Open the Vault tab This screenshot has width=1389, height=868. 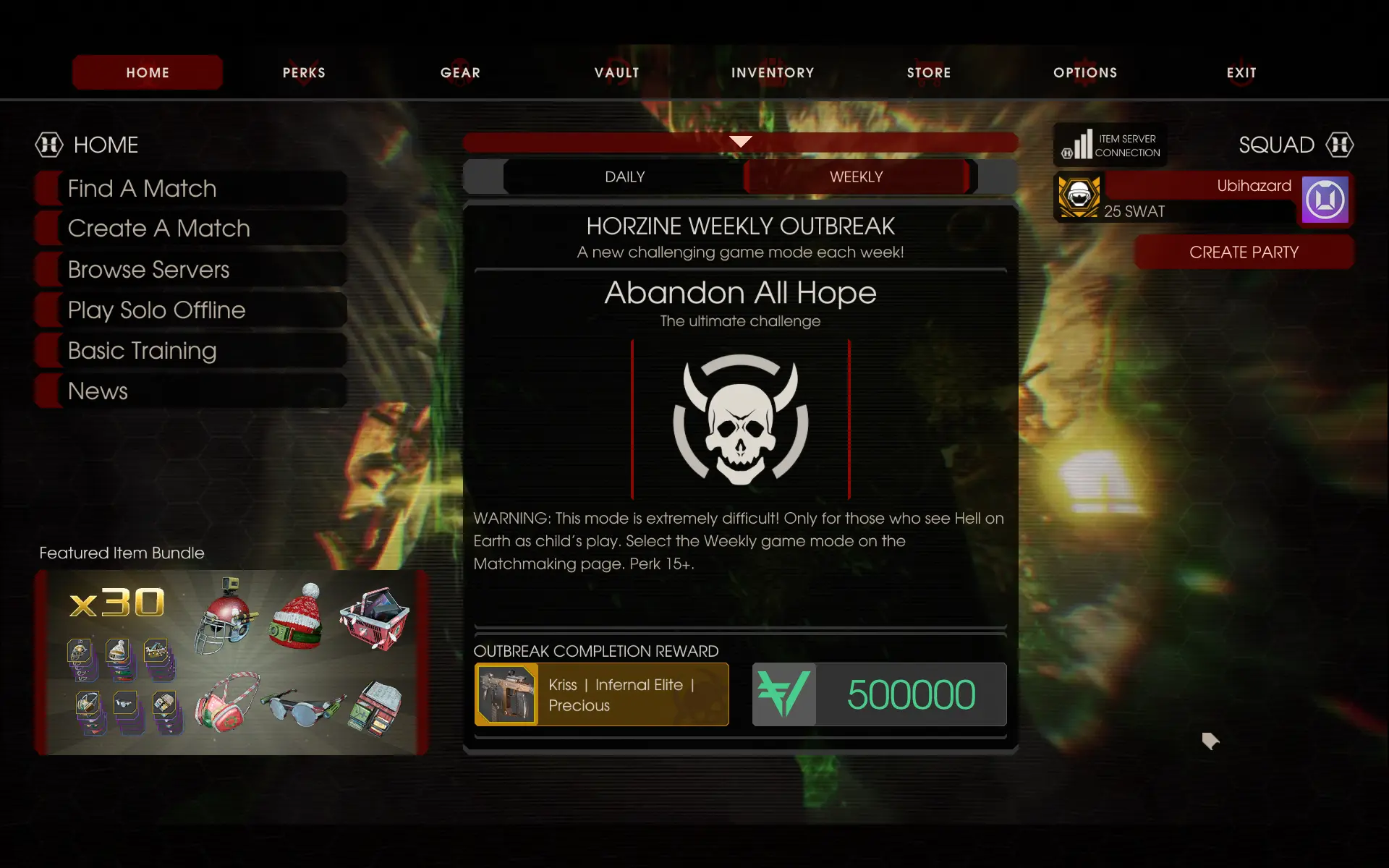[616, 72]
